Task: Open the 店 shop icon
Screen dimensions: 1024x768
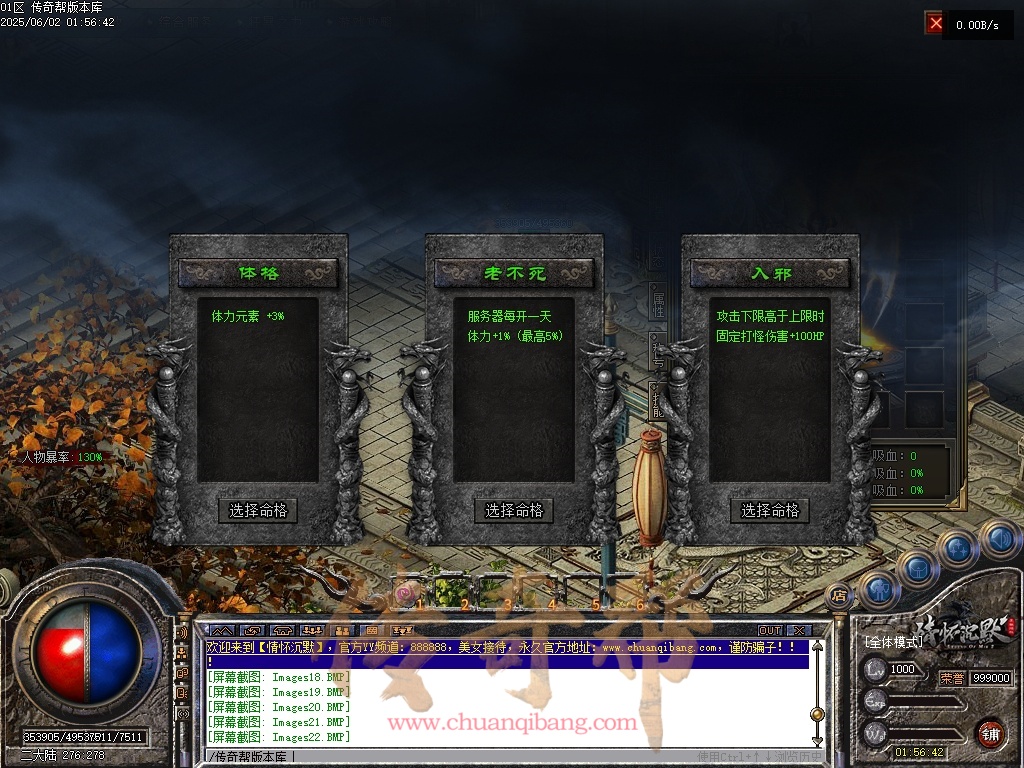Action: pos(839,595)
